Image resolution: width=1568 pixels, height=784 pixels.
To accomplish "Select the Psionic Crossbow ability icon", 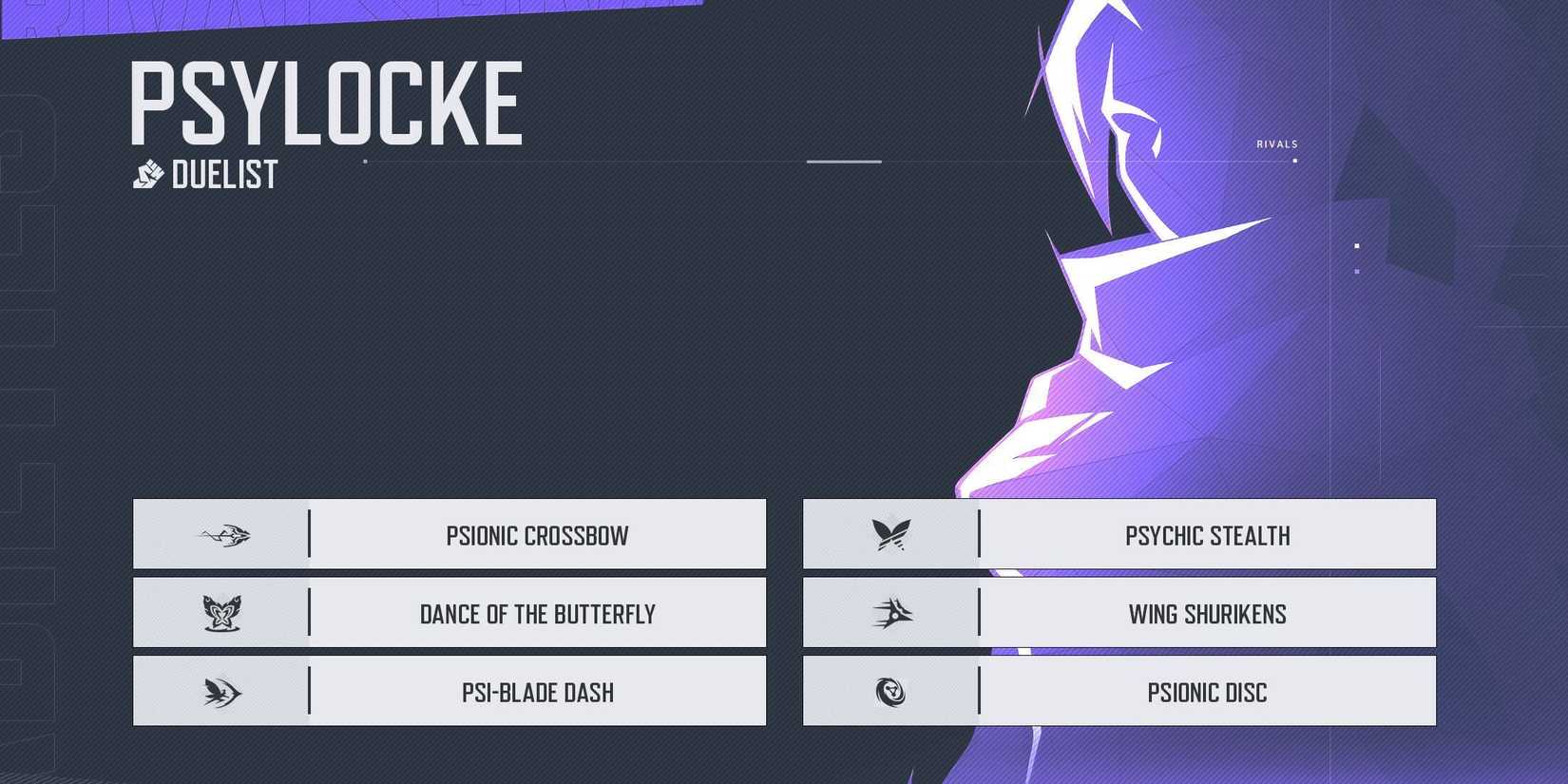I will (221, 534).
